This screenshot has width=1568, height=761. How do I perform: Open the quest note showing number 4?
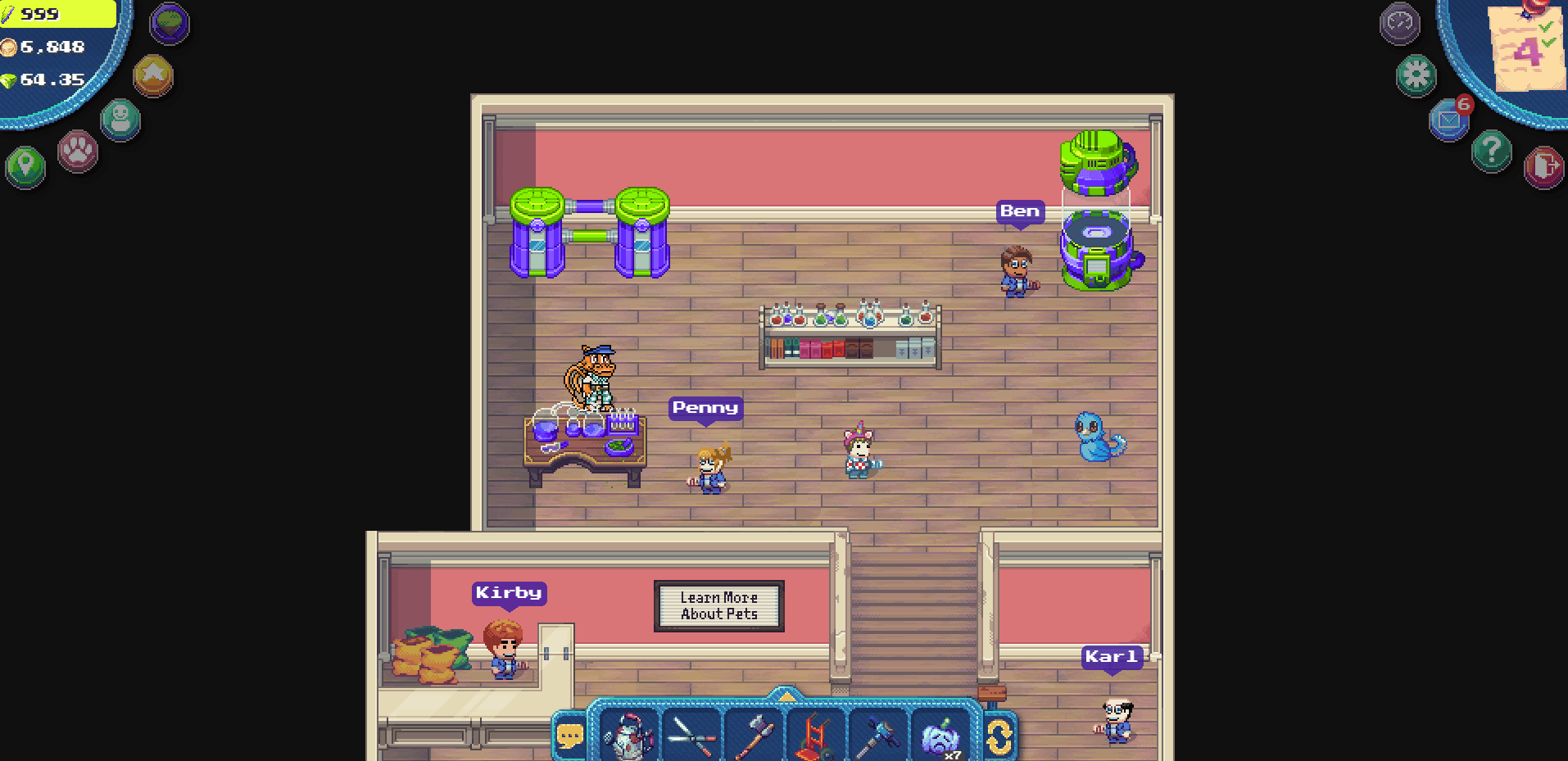coord(1528,49)
